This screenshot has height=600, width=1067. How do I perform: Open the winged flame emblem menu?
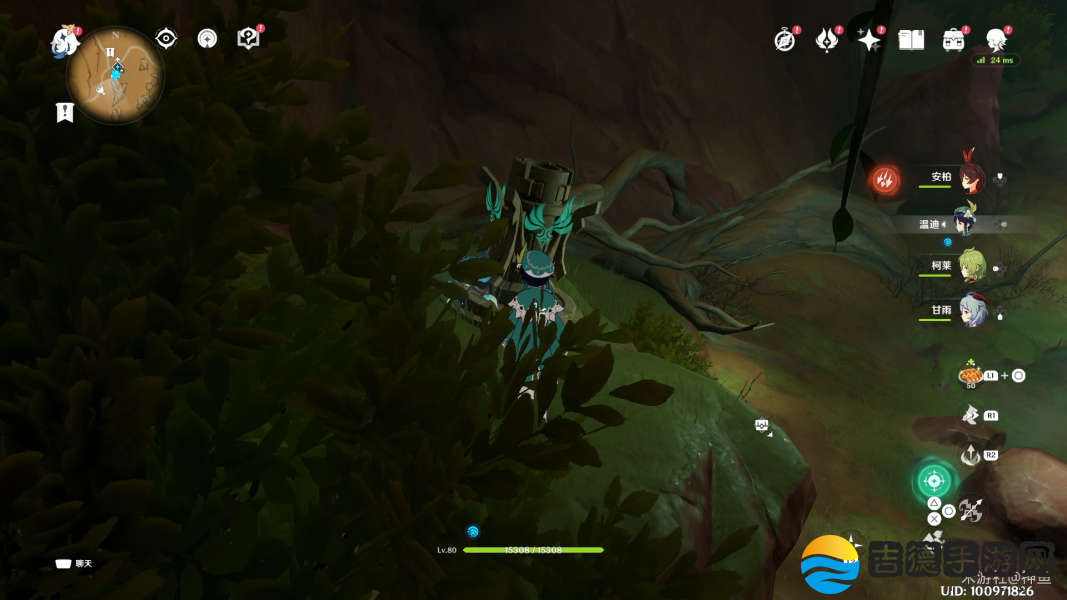pos(827,40)
